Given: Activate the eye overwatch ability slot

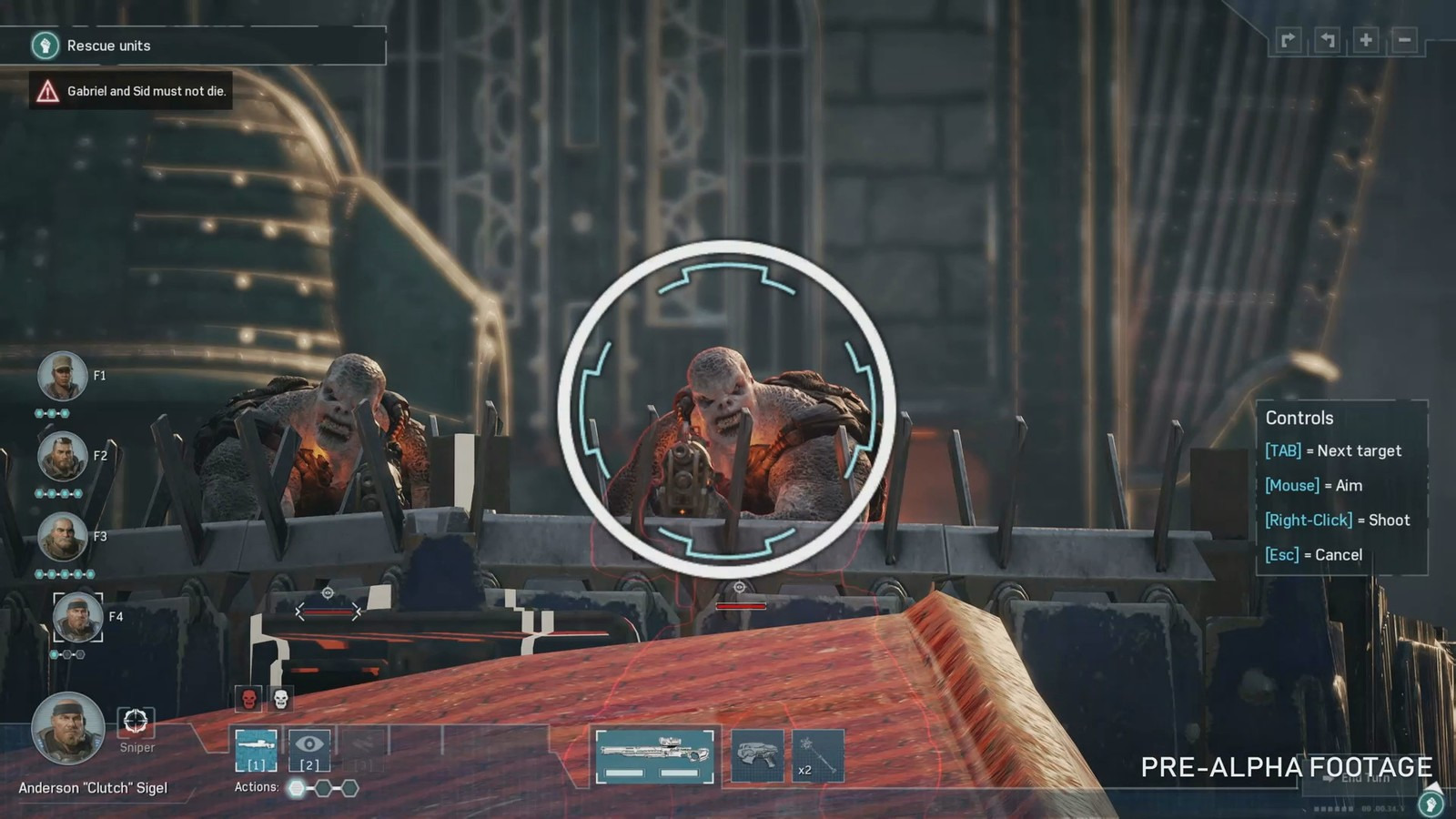Looking at the screenshot, I should click(308, 751).
